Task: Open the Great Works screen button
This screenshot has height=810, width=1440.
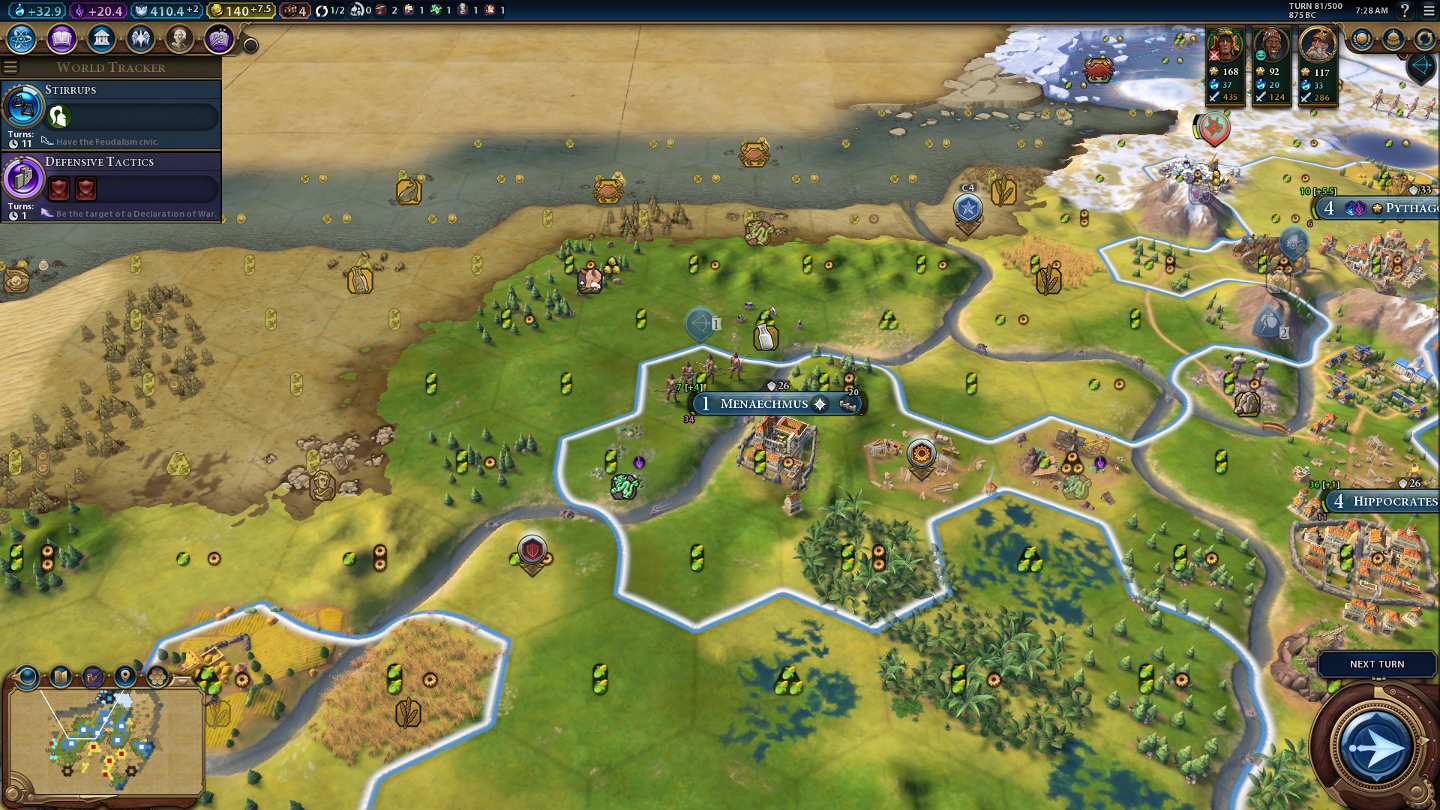Action: (219, 39)
